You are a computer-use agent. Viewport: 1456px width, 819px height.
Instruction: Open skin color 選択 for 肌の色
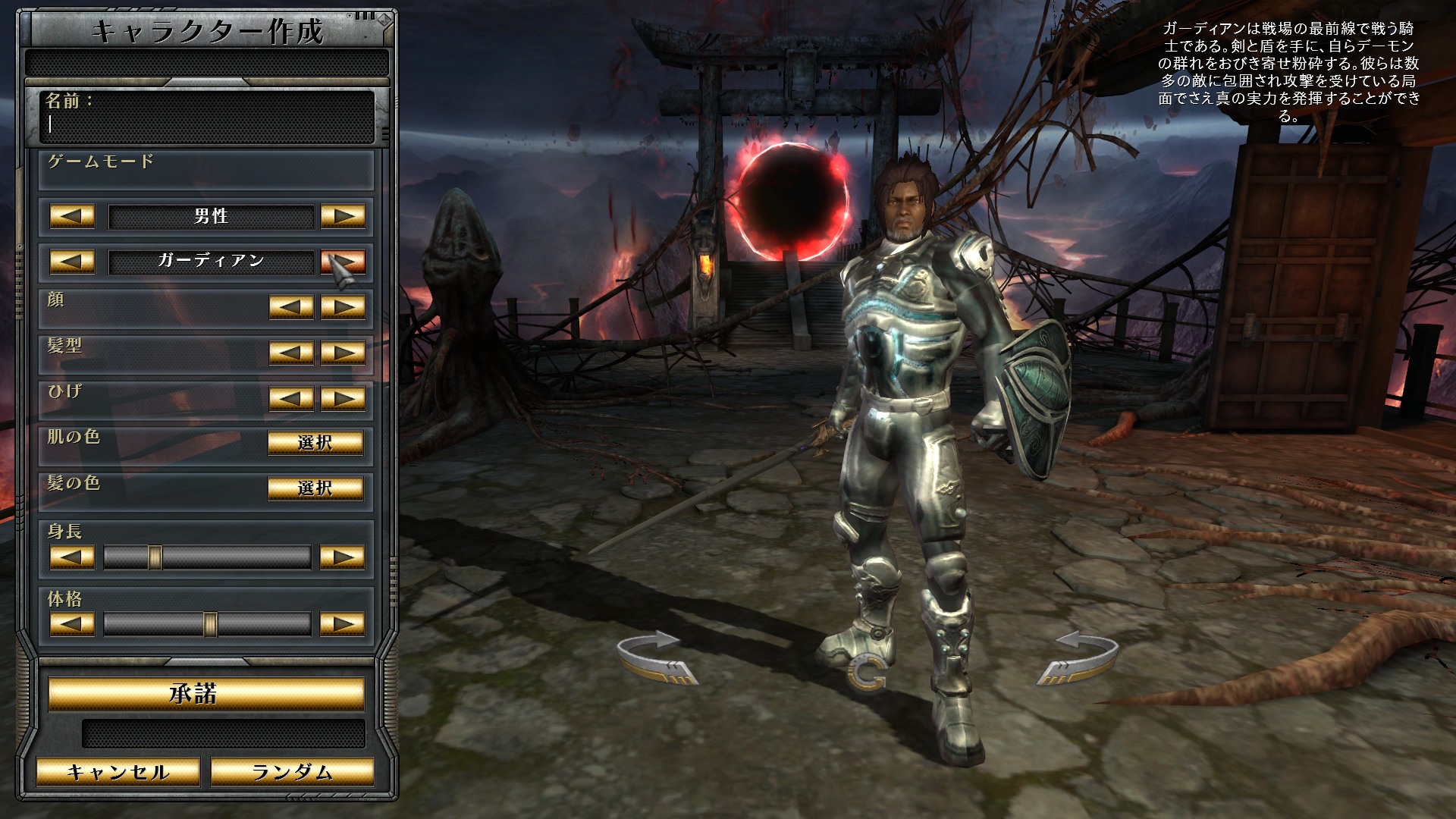[x=315, y=442]
